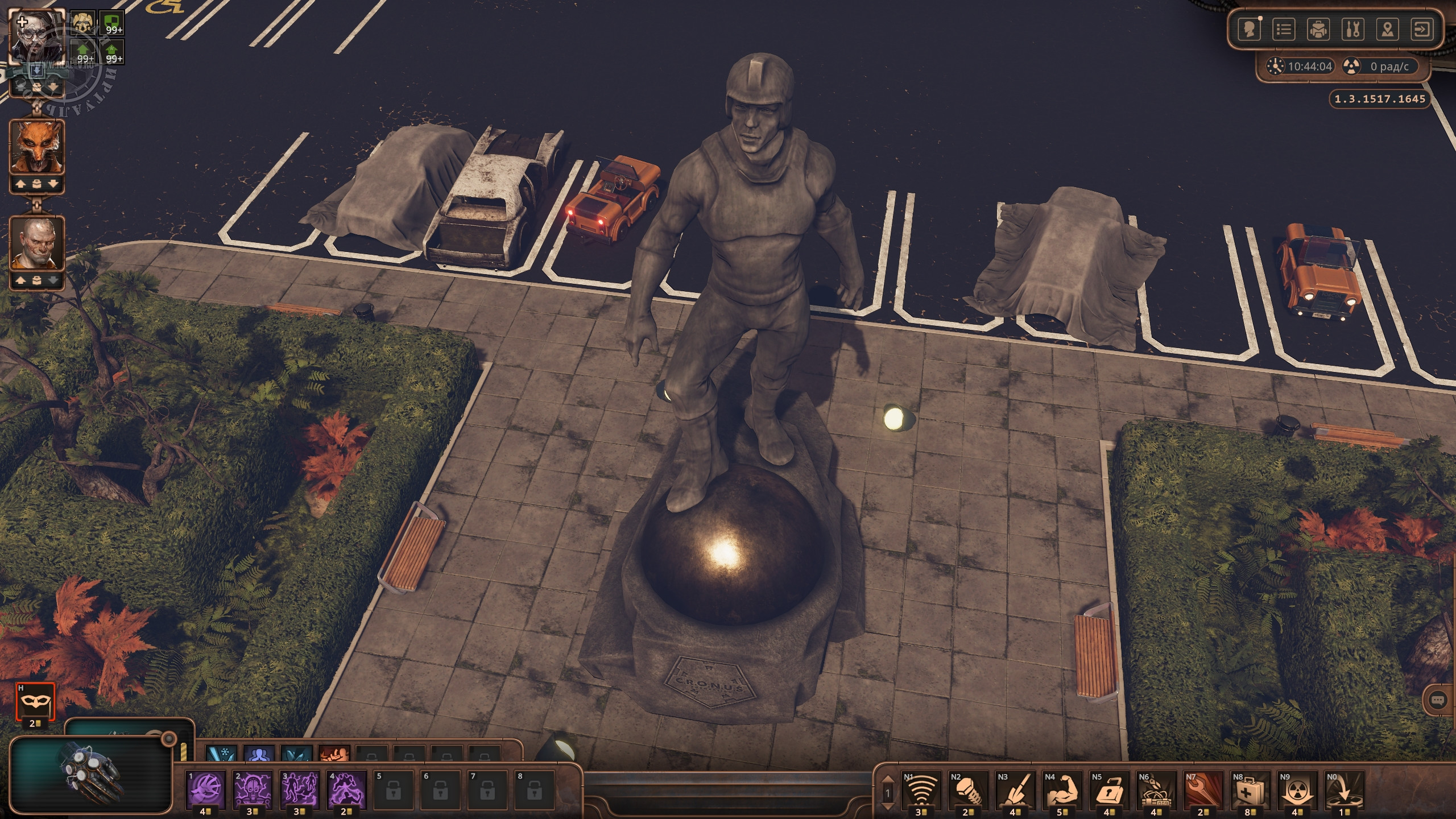Select the bald companion portrait

click(x=37, y=243)
